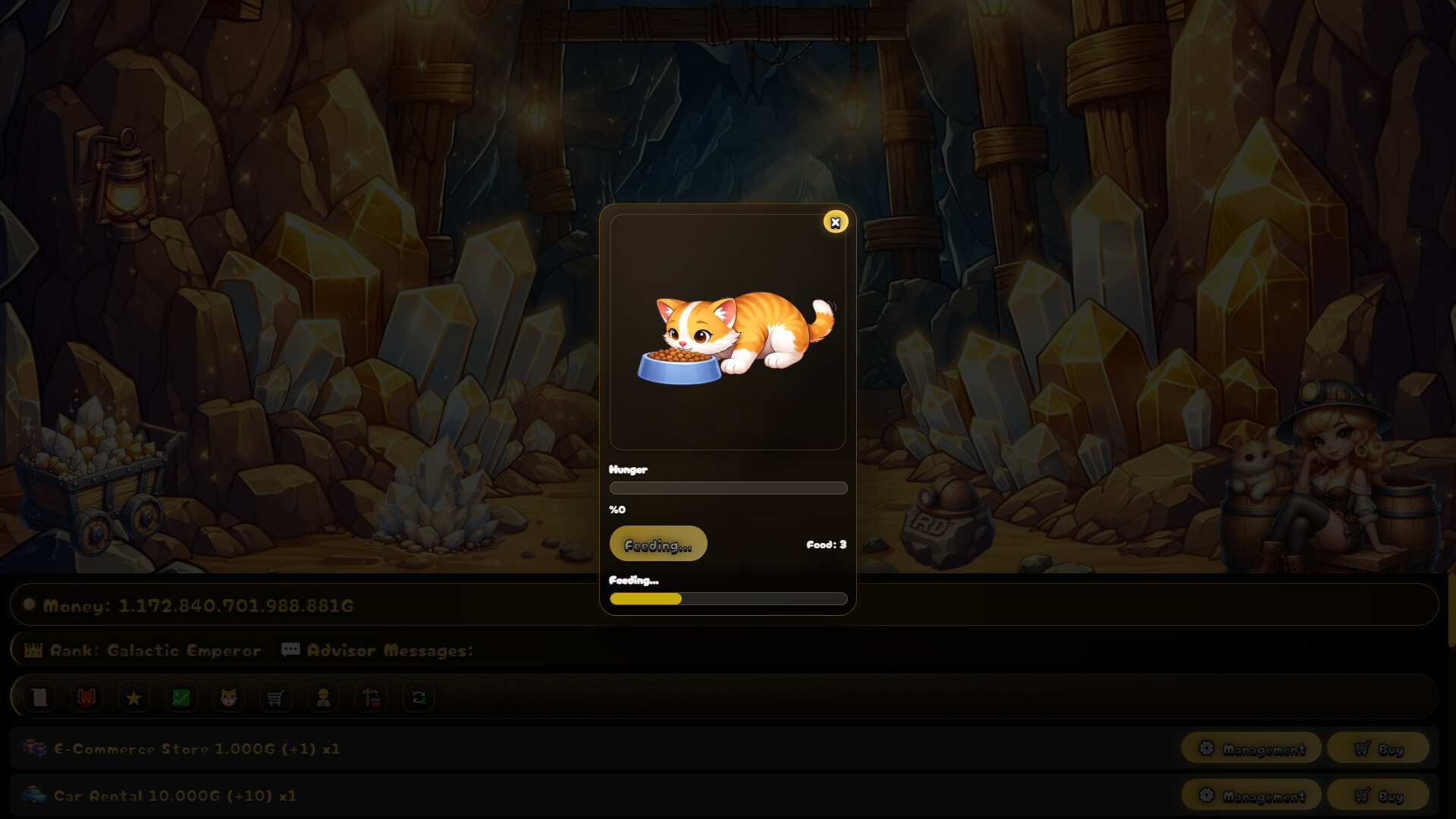Open the backpack inventory icon
The width and height of the screenshot is (1456, 819).
pyautogui.click(x=86, y=697)
